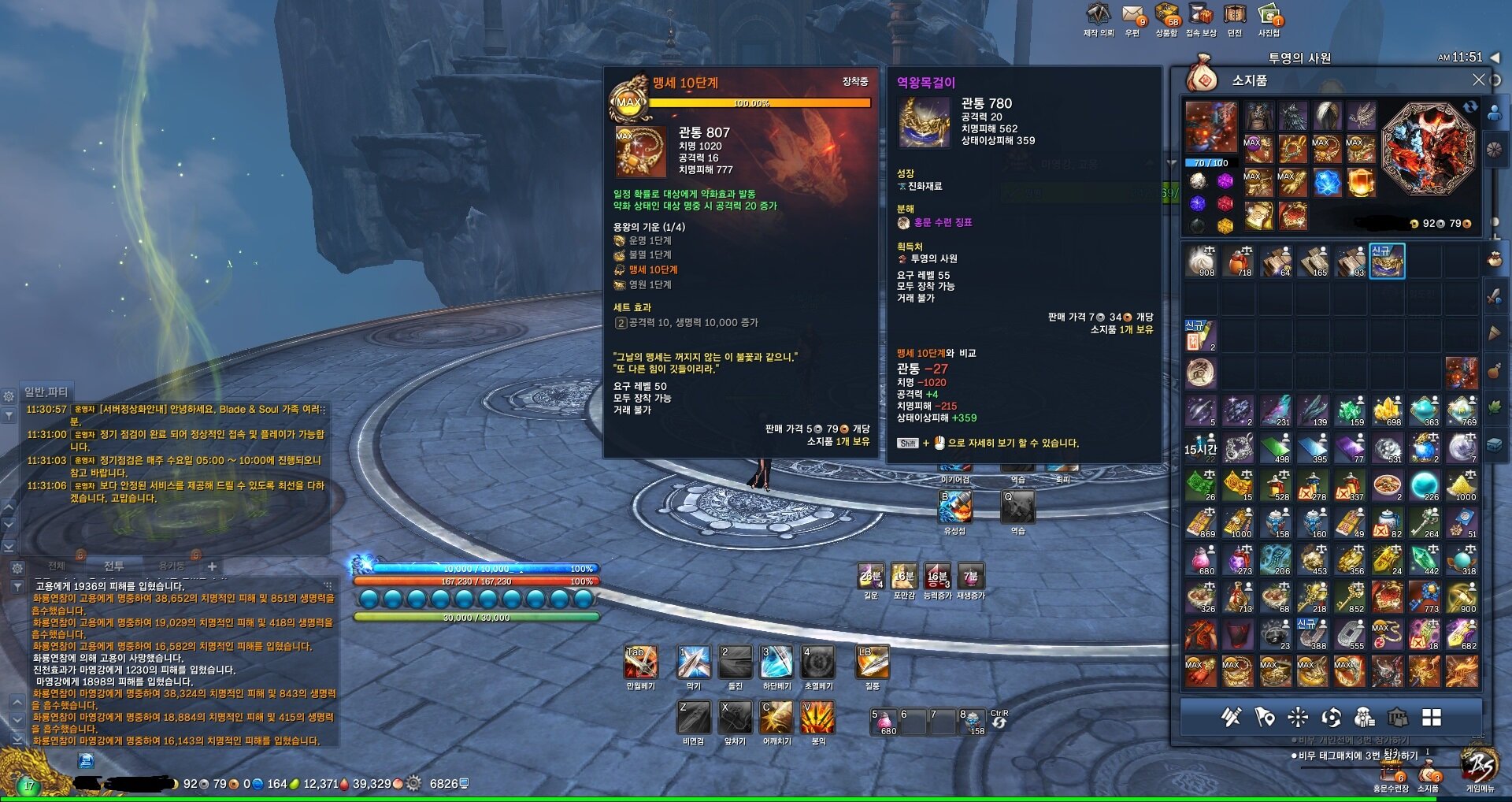Screen dimensions: 1512x802
Task: Open the 제작 의뢰 crafting request icon
Action: (x=1099, y=17)
